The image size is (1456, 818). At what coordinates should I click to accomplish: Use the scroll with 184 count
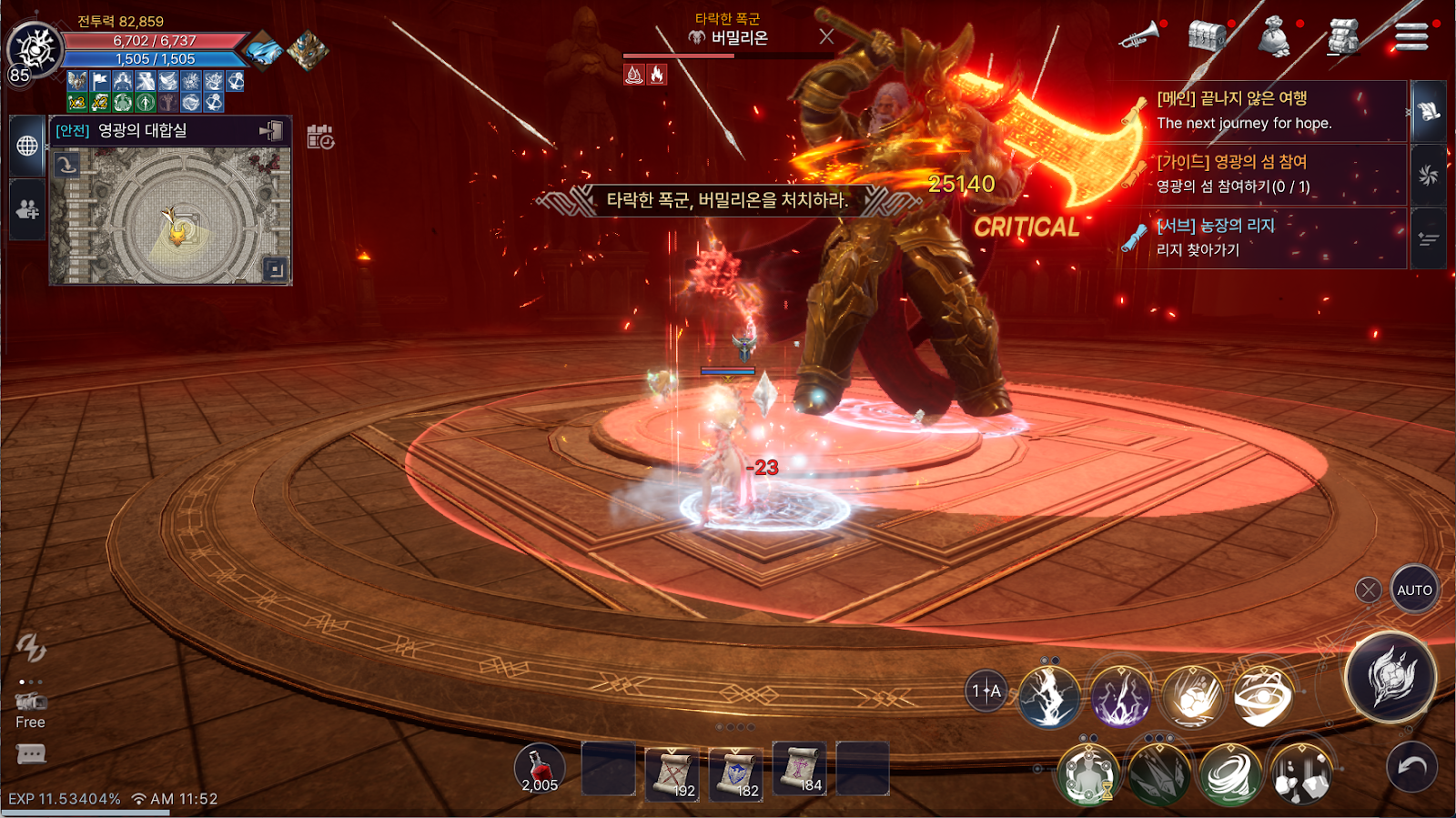tap(800, 769)
